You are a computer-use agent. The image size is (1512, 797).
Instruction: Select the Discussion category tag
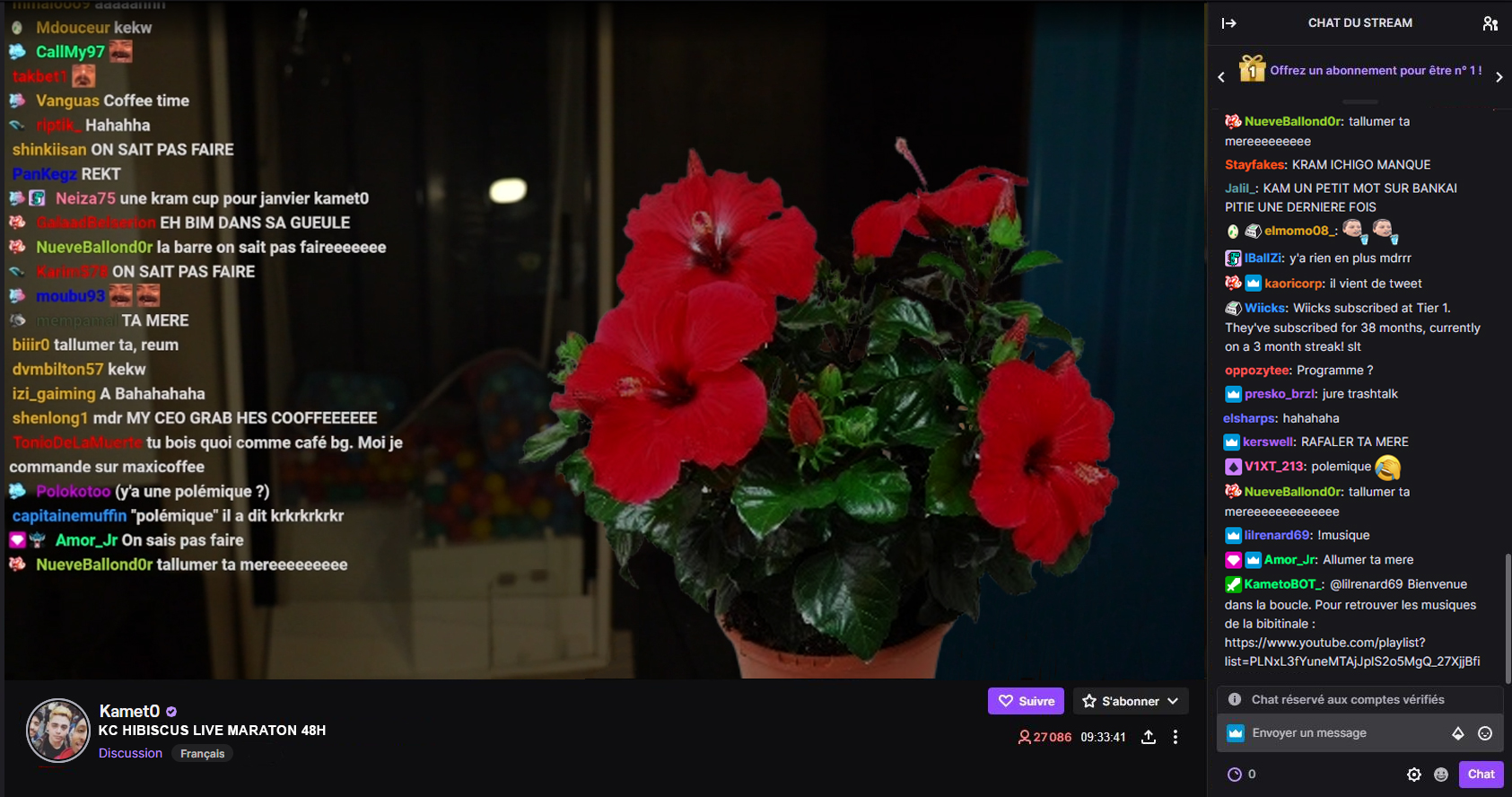(x=130, y=753)
